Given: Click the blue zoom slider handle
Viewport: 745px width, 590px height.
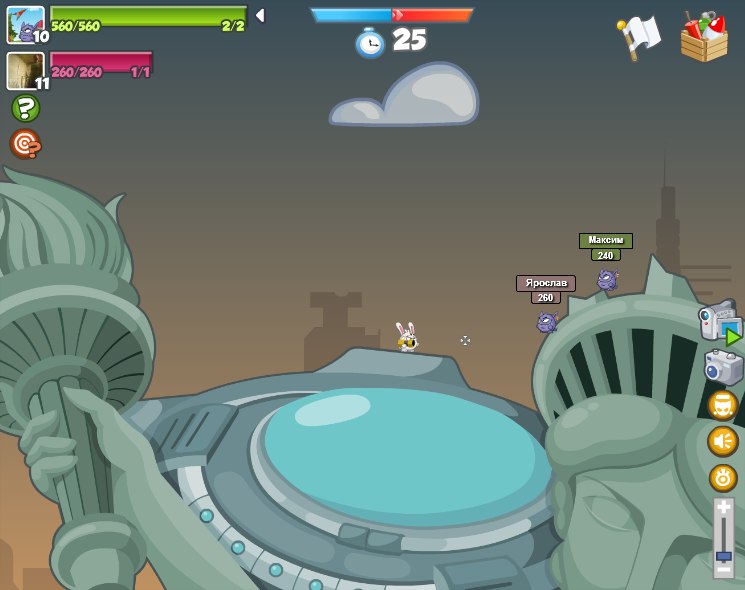Looking at the screenshot, I should 723,555.
